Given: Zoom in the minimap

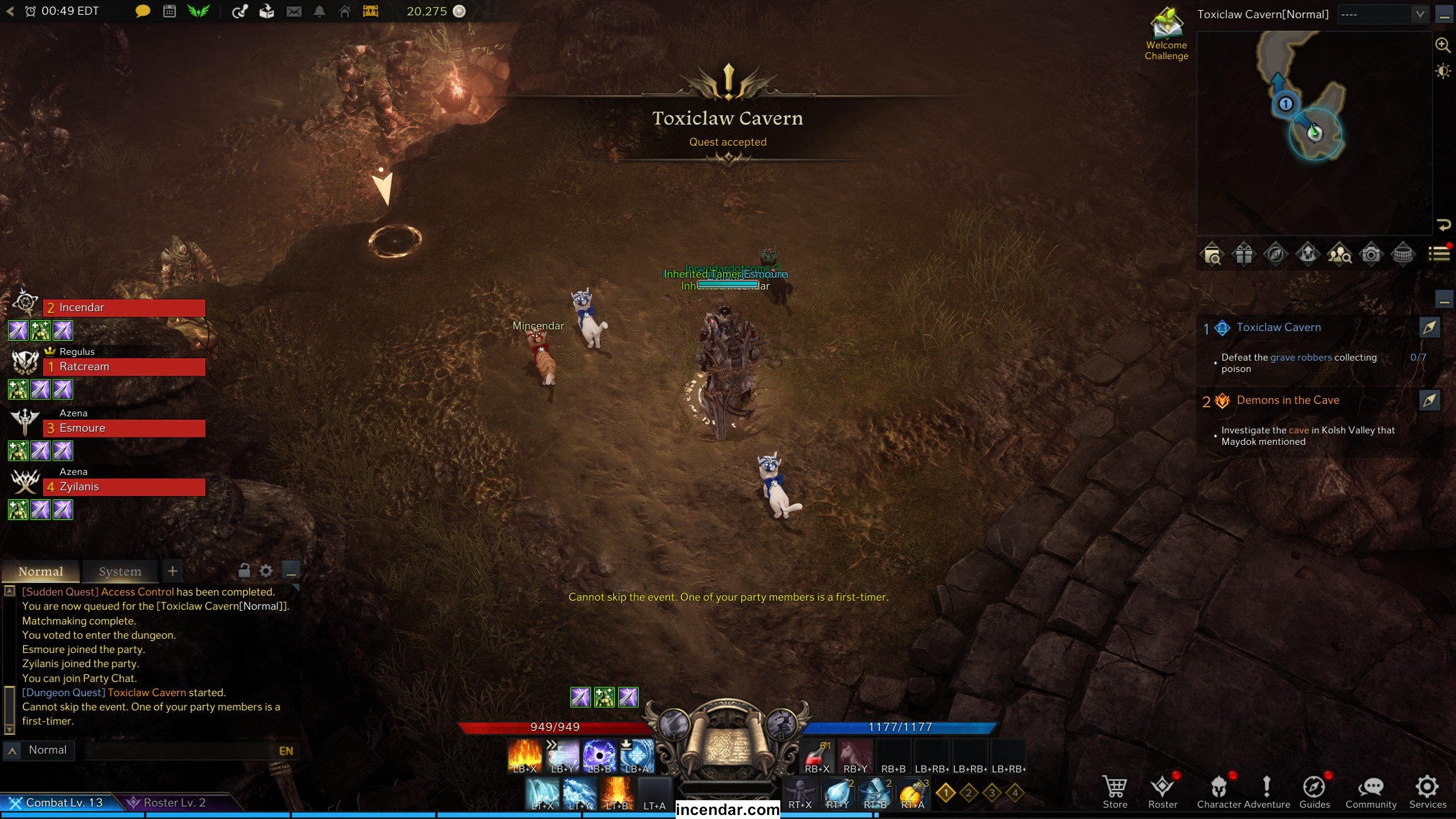Looking at the screenshot, I should point(1443,45).
